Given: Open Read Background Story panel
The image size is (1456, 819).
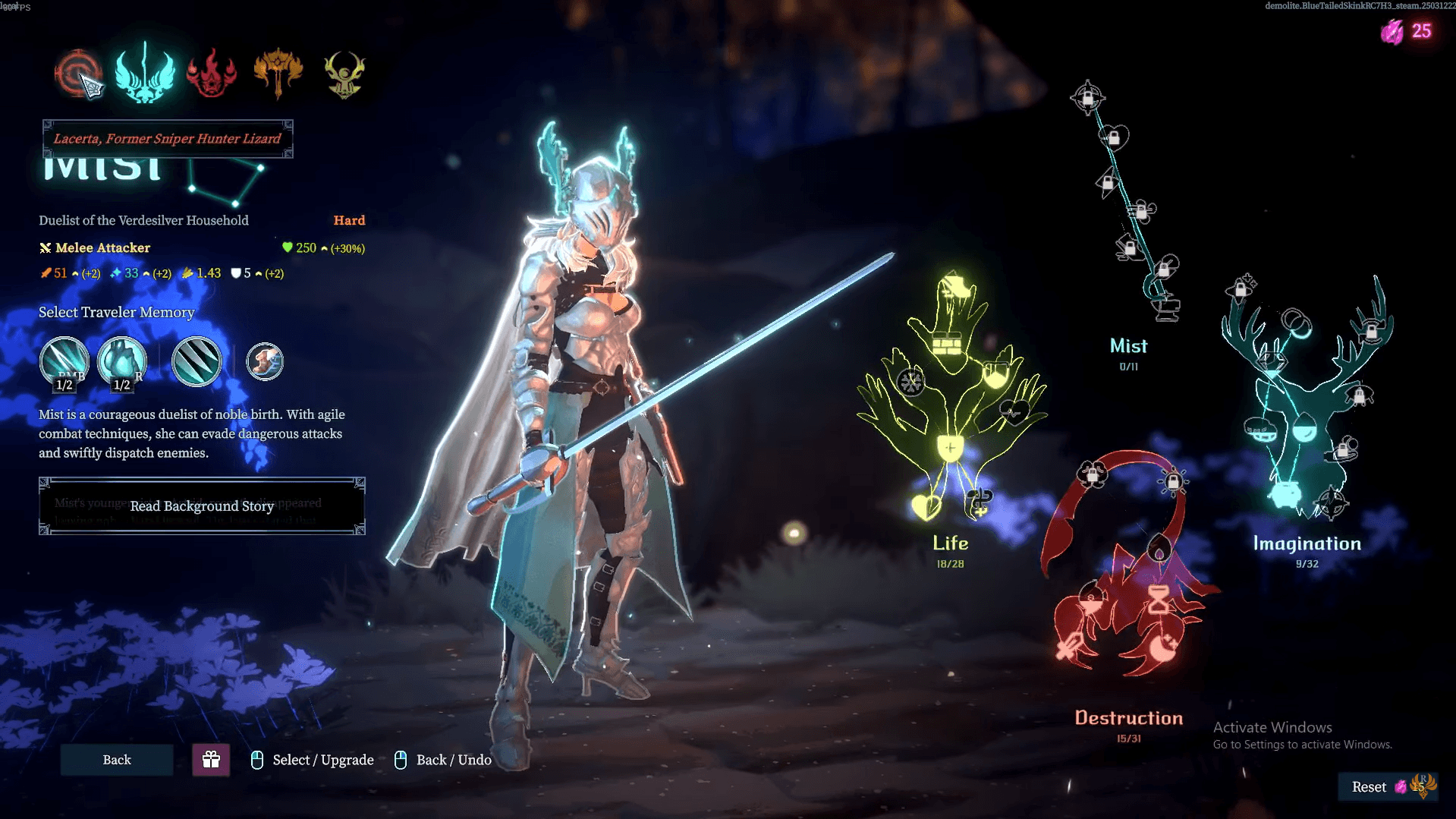Looking at the screenshot, I should click(202, 506).
